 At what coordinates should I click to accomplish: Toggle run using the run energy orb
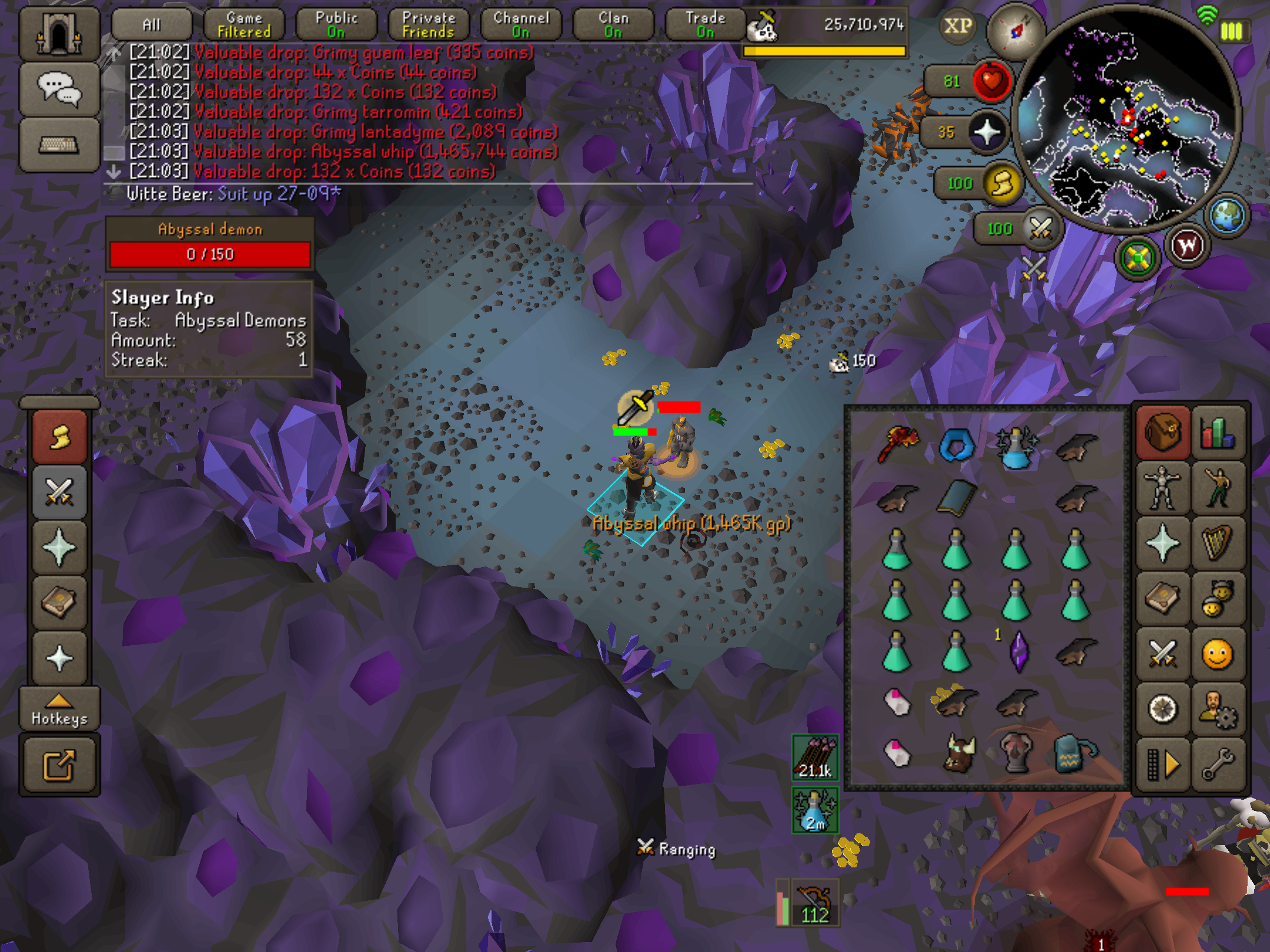pos(1002,183)
